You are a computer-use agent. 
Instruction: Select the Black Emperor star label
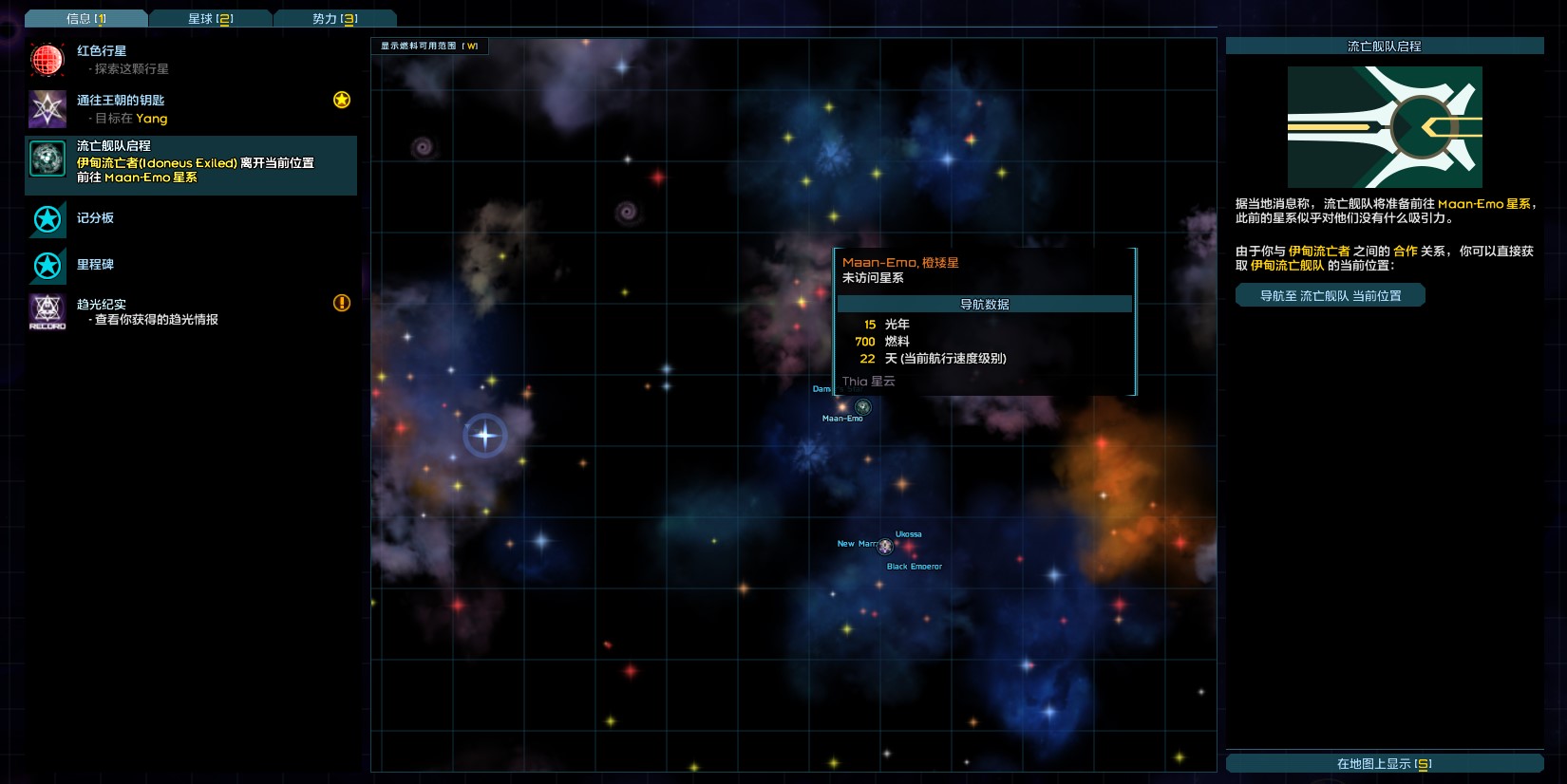[x=914, y=567]
